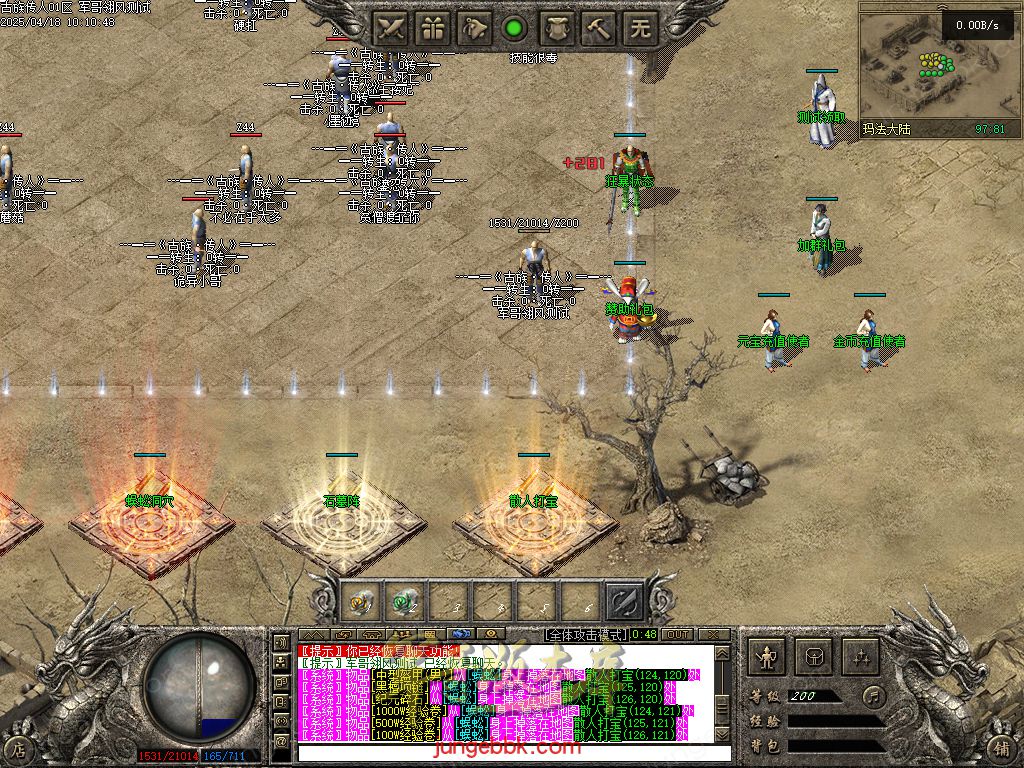Click the 无 button in top bar
The height and width of the screenshot is (768, 1024).
(641, 28)
